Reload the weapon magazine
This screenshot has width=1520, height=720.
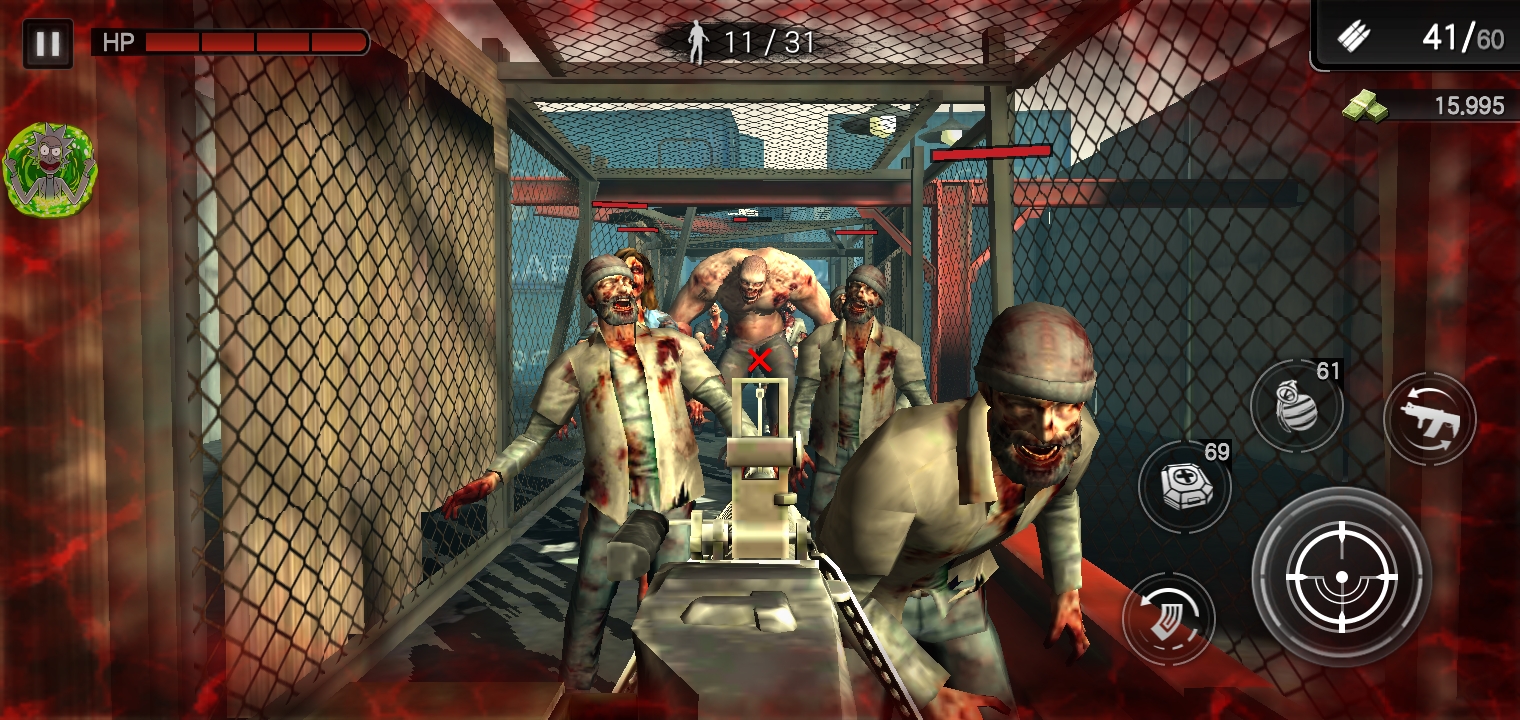[1167, 619]
